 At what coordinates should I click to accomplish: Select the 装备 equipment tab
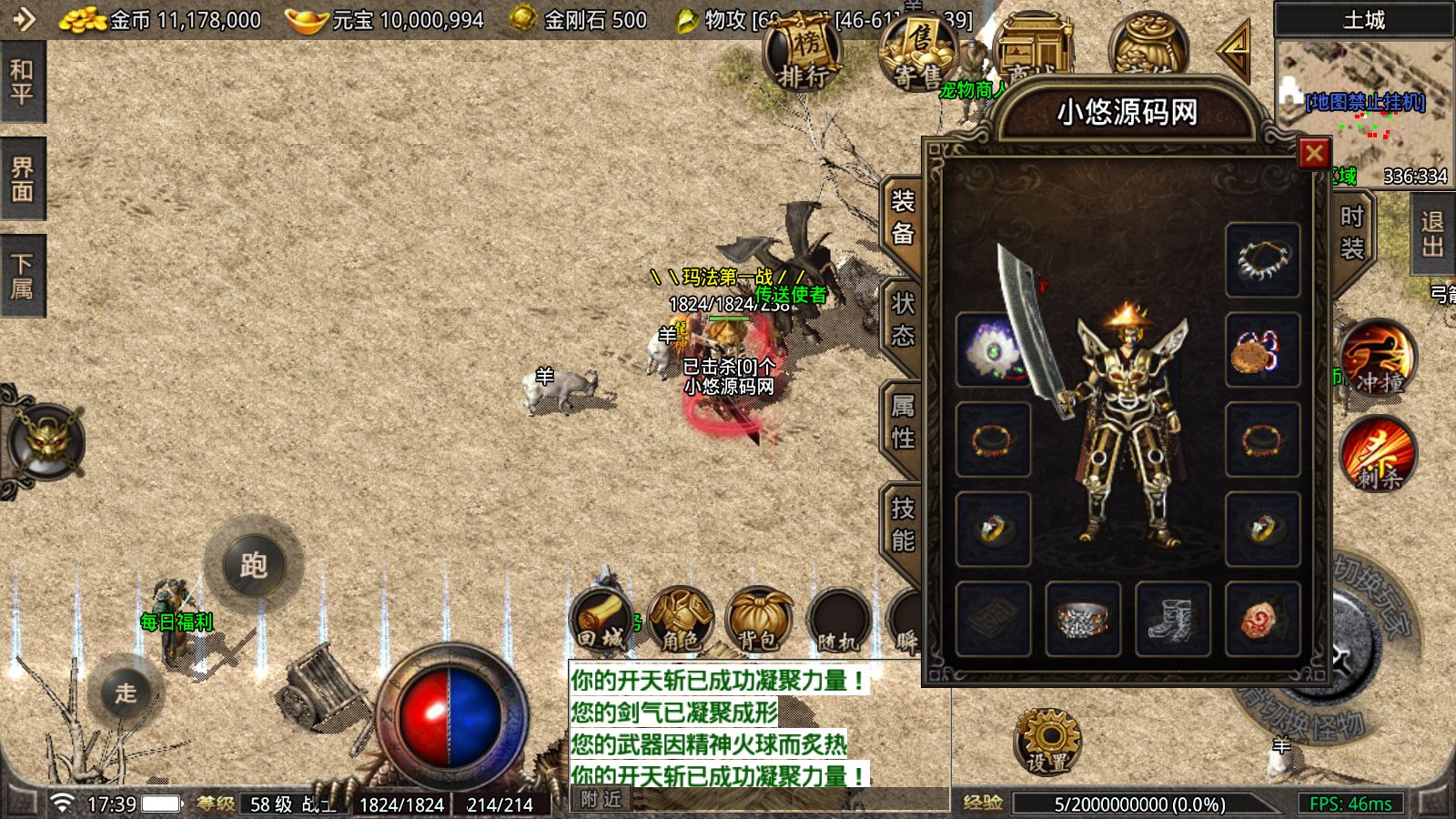pos(902,218)
